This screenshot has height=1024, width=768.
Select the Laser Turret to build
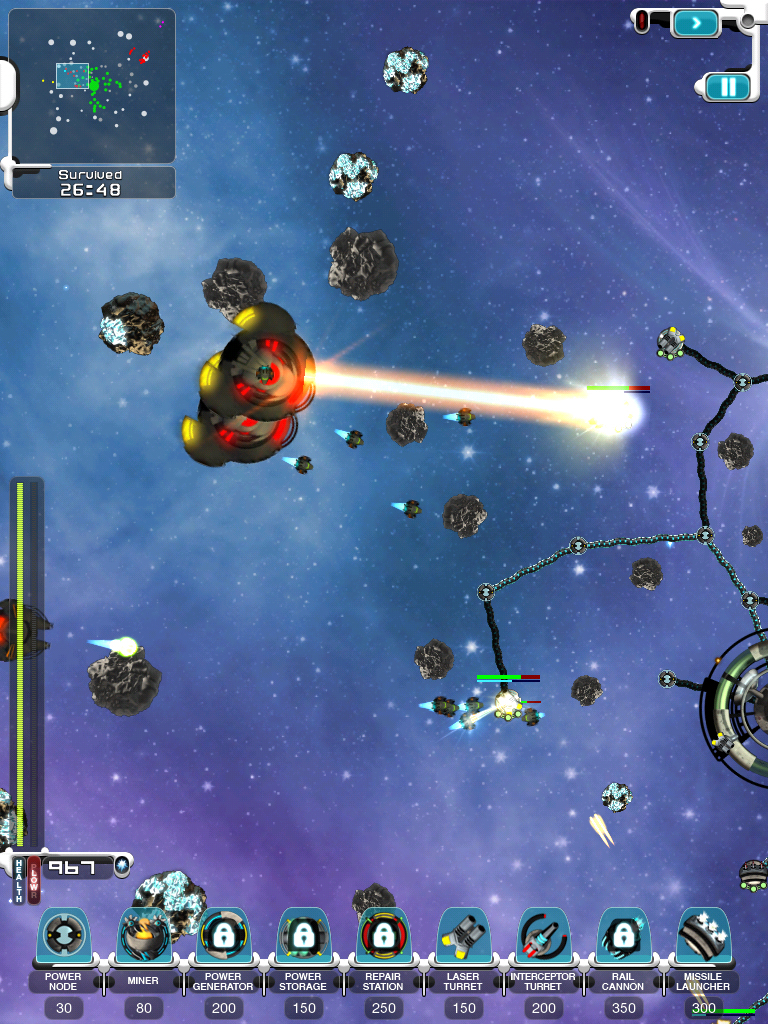[x=463, y=938]
